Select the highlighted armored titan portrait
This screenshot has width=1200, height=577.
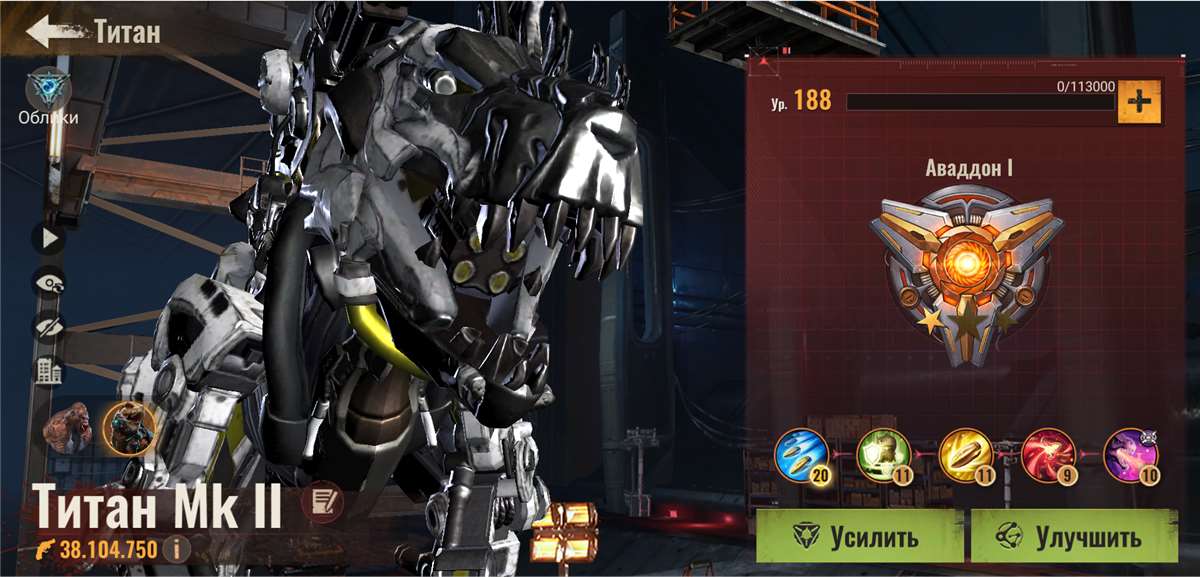coord(129,428)
